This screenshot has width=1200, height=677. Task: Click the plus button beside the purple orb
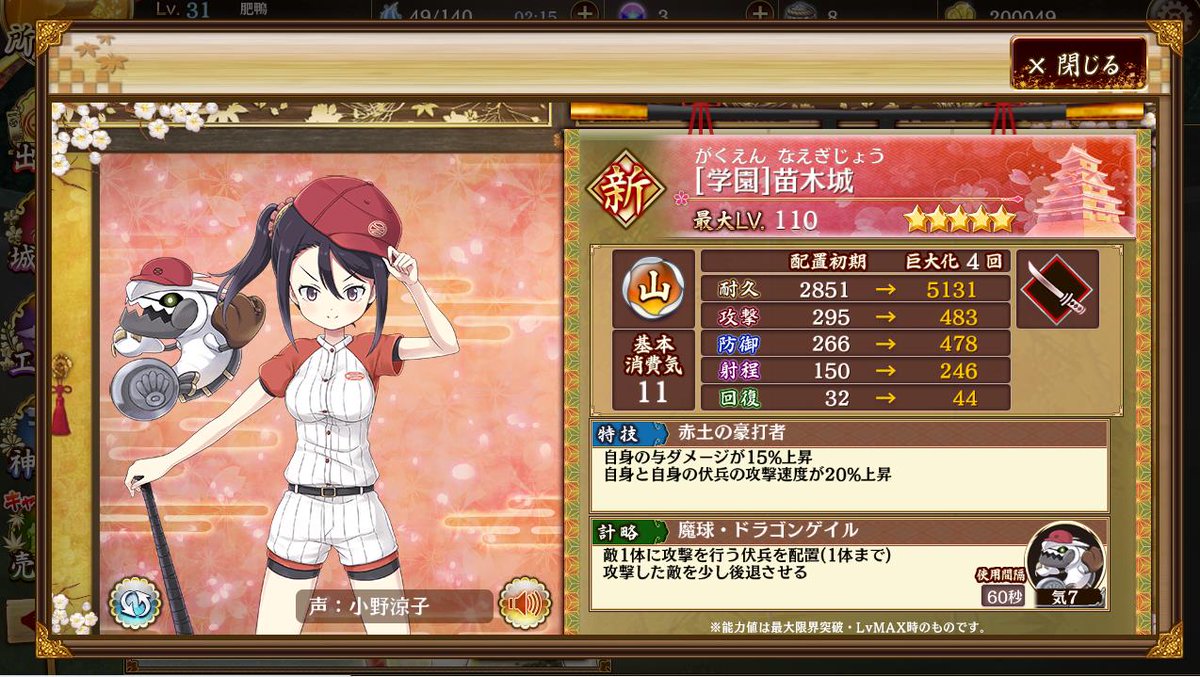tap(761, 12)
